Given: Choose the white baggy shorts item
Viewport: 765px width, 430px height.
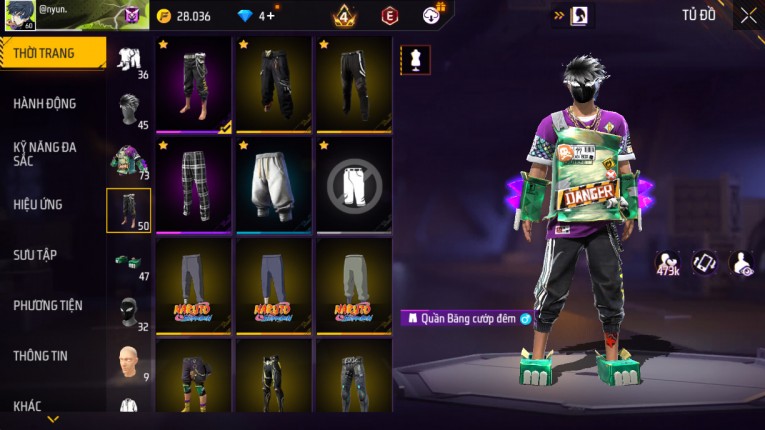Looking at the screenshot, I should [274, 185].
